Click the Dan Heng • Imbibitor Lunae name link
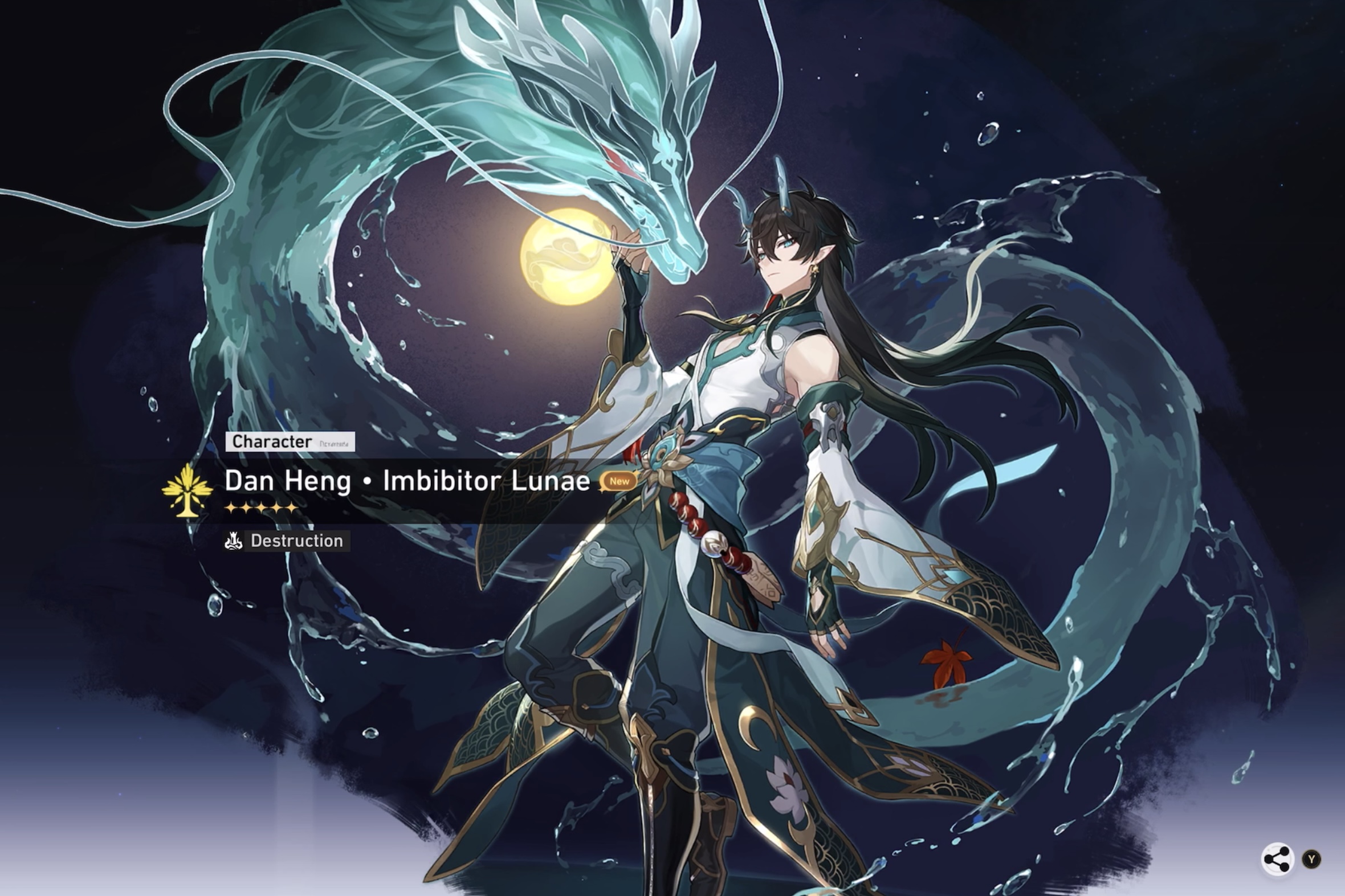1345x896 pixels. 406,481
